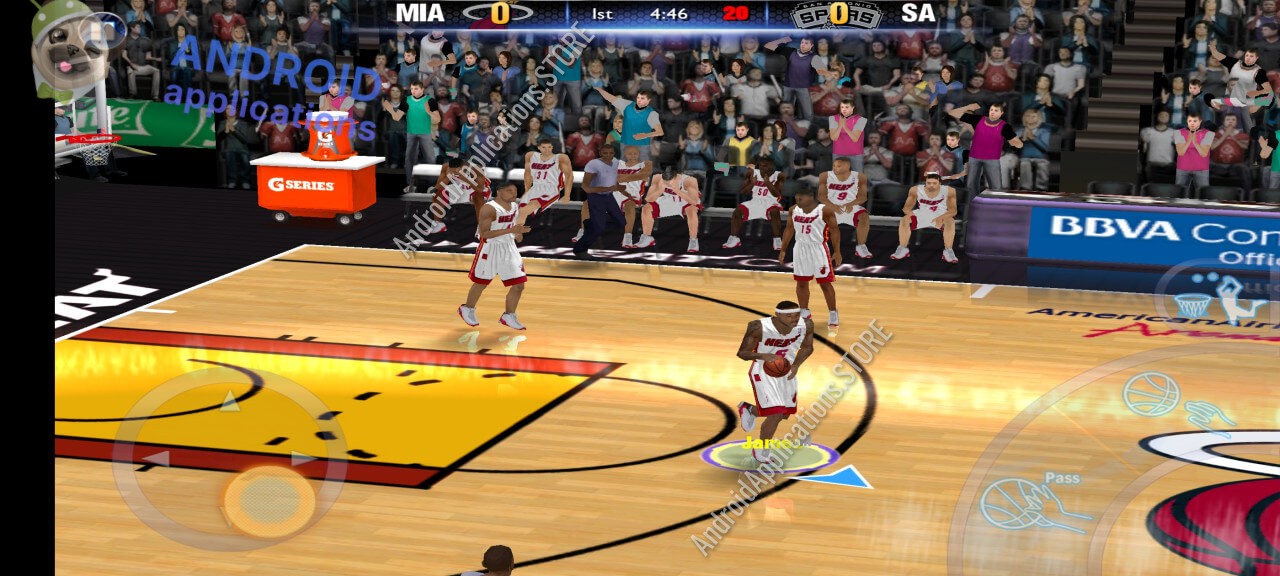
Task: Click the joystick's up arrow
Action: click(230, 401)
